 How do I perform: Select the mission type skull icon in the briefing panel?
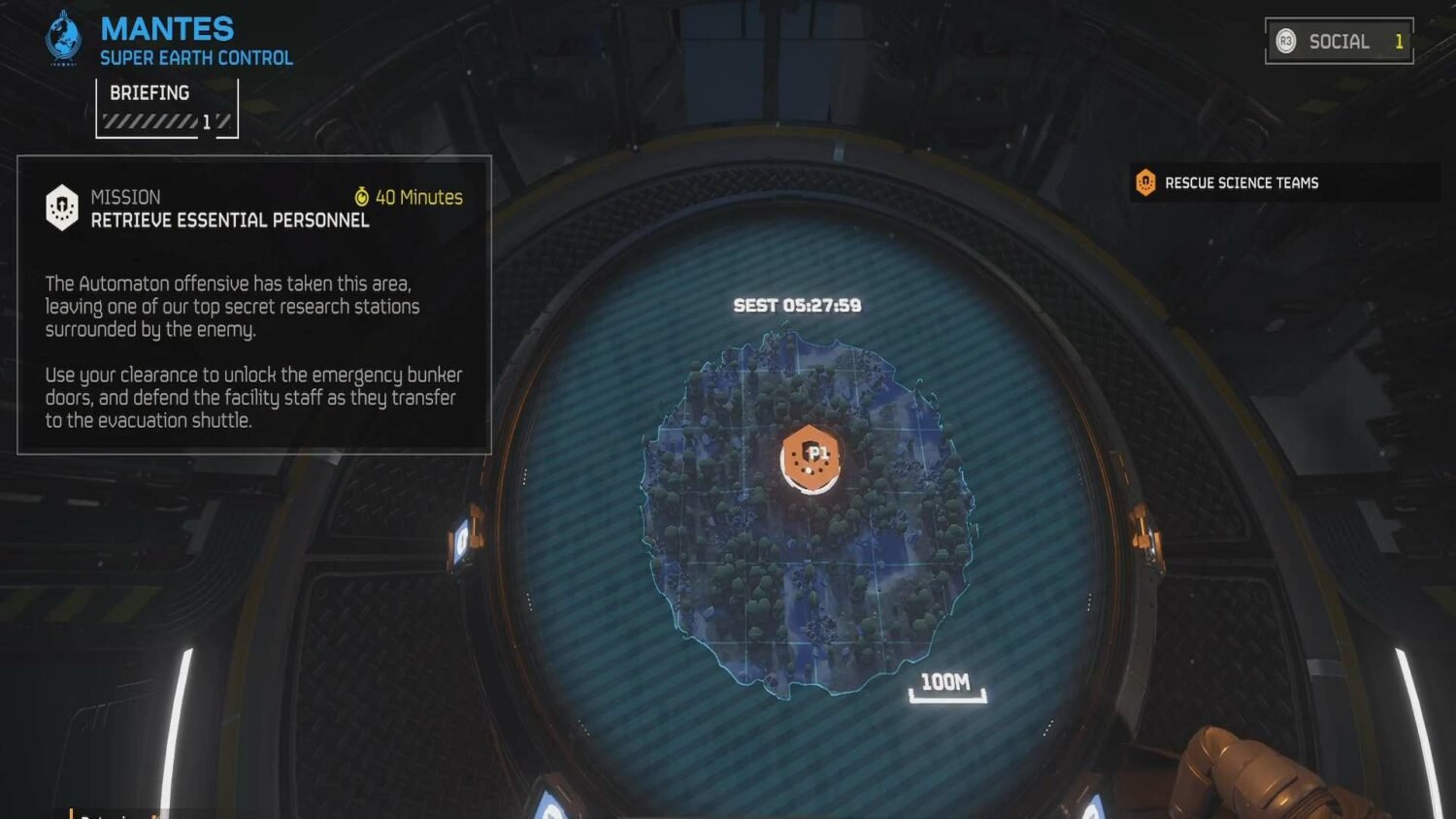[62, 206]
